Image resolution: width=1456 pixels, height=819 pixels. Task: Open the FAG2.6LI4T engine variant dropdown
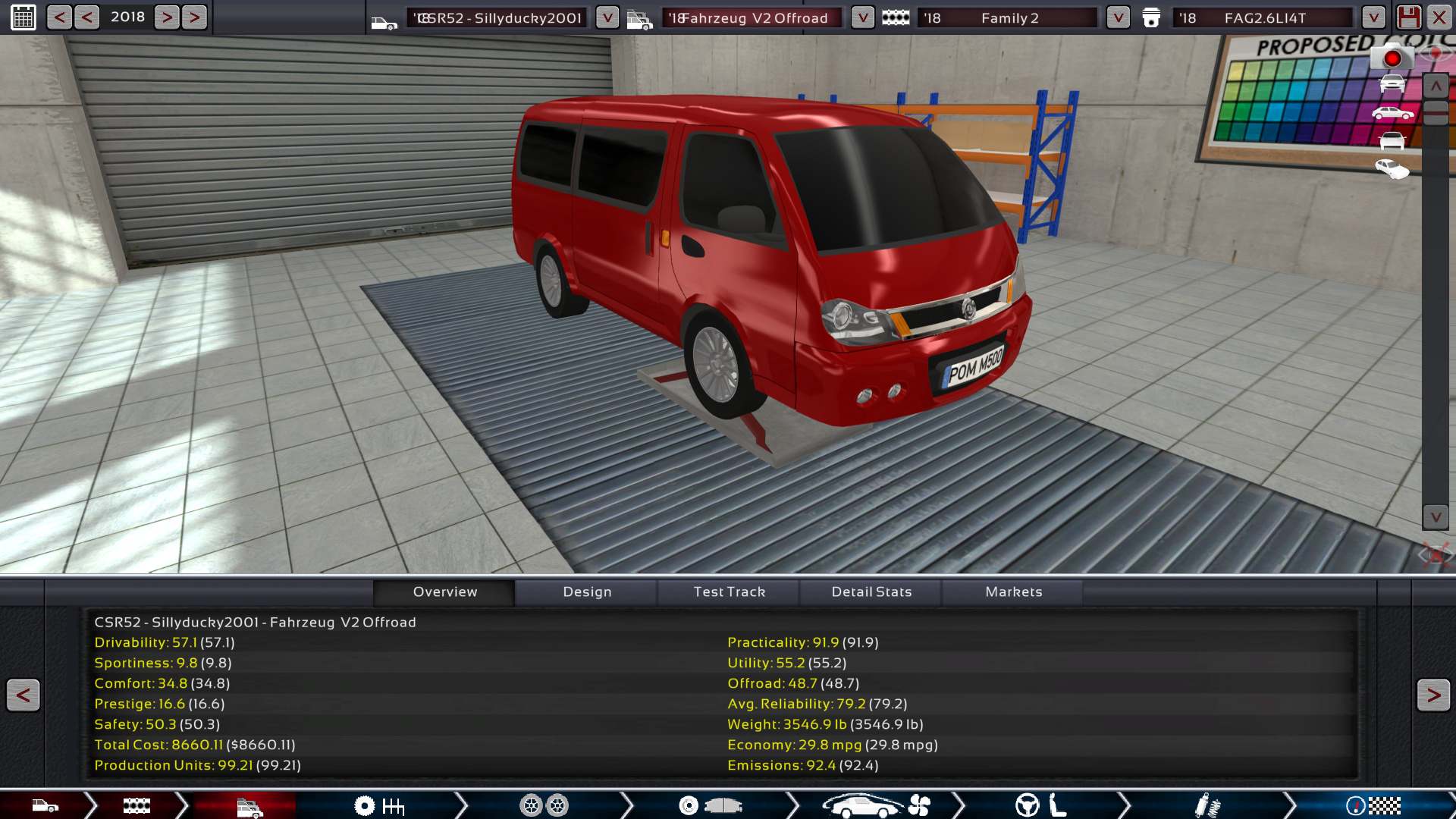[x=1373, y=17]
